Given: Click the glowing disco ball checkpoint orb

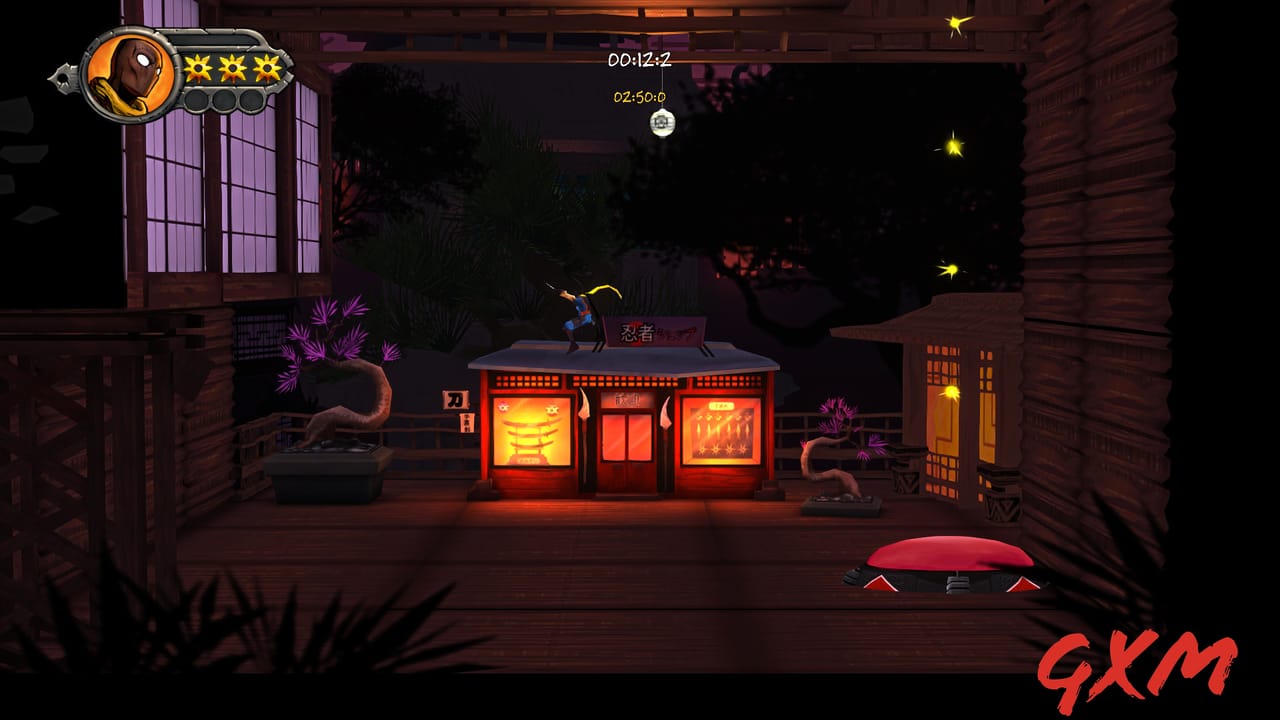Looking at the screenshot, I should tap(662, 120).
